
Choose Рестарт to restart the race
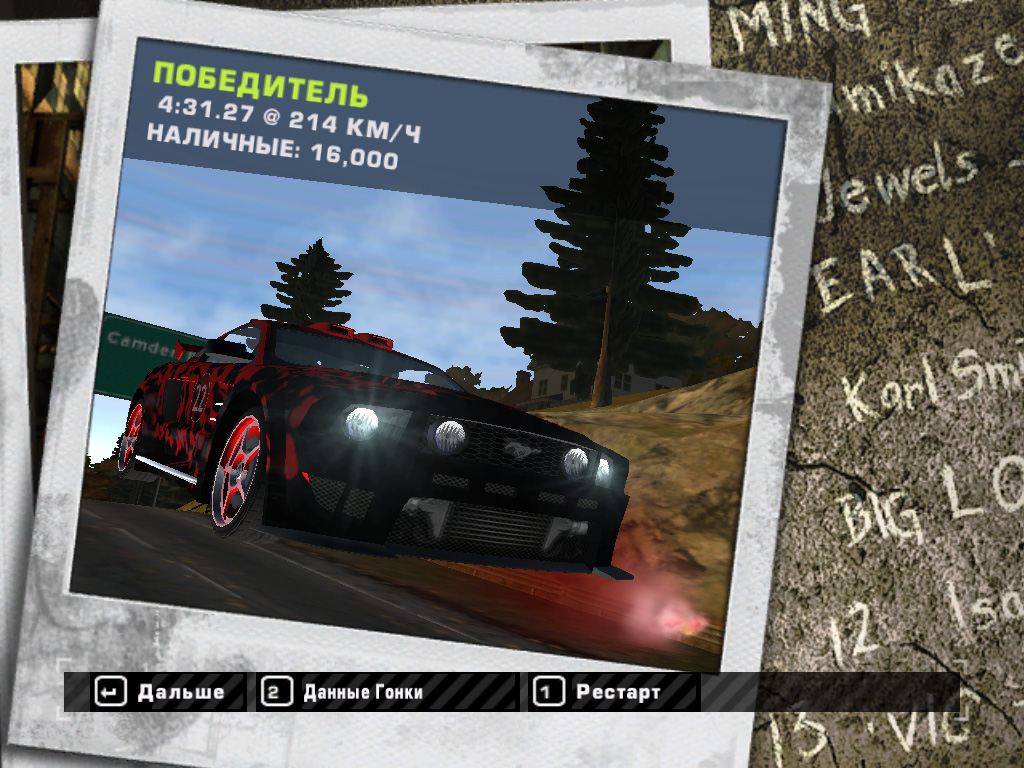pyautogui.click(x=600, y=691)
